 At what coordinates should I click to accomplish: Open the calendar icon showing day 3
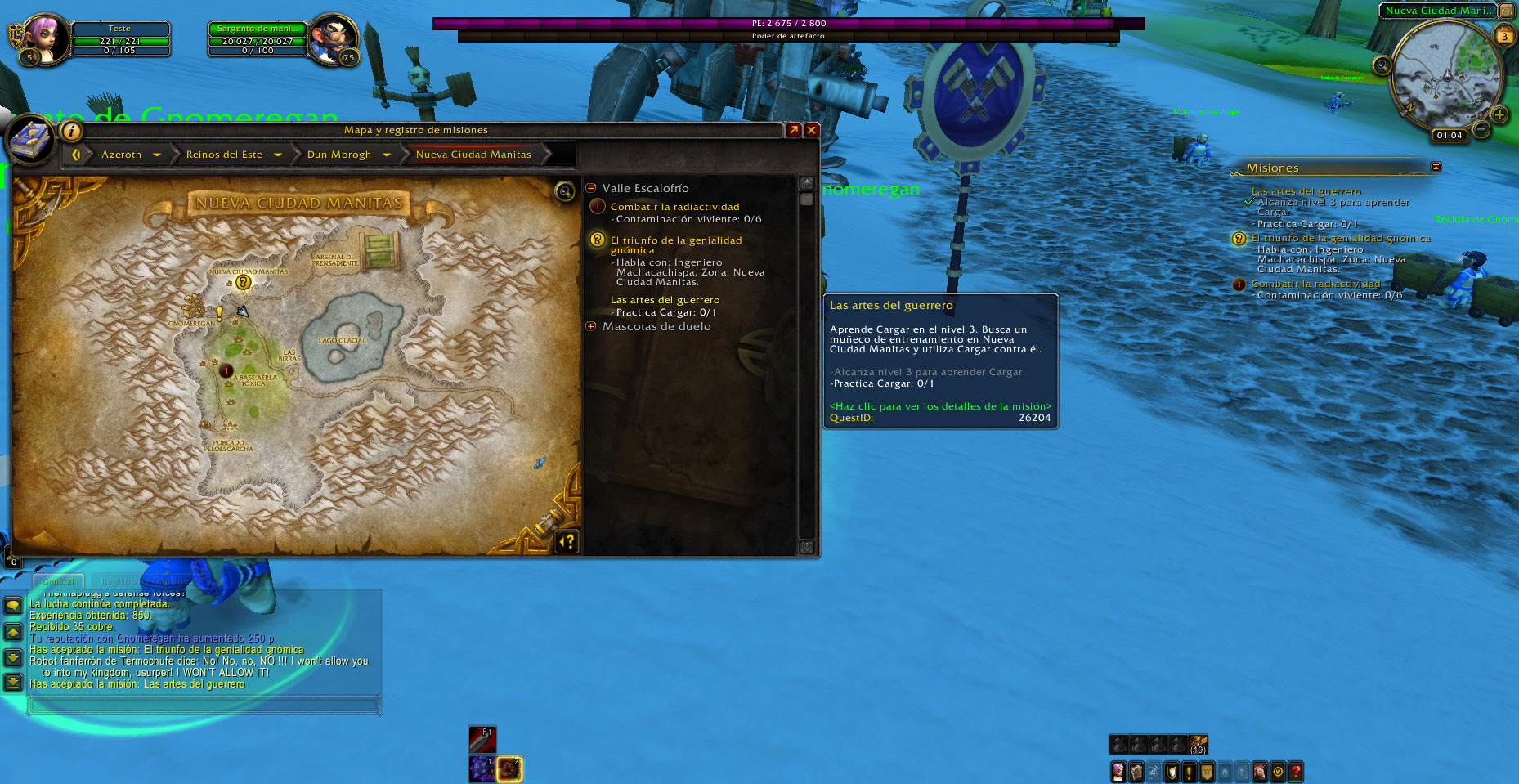[1503, 36]
